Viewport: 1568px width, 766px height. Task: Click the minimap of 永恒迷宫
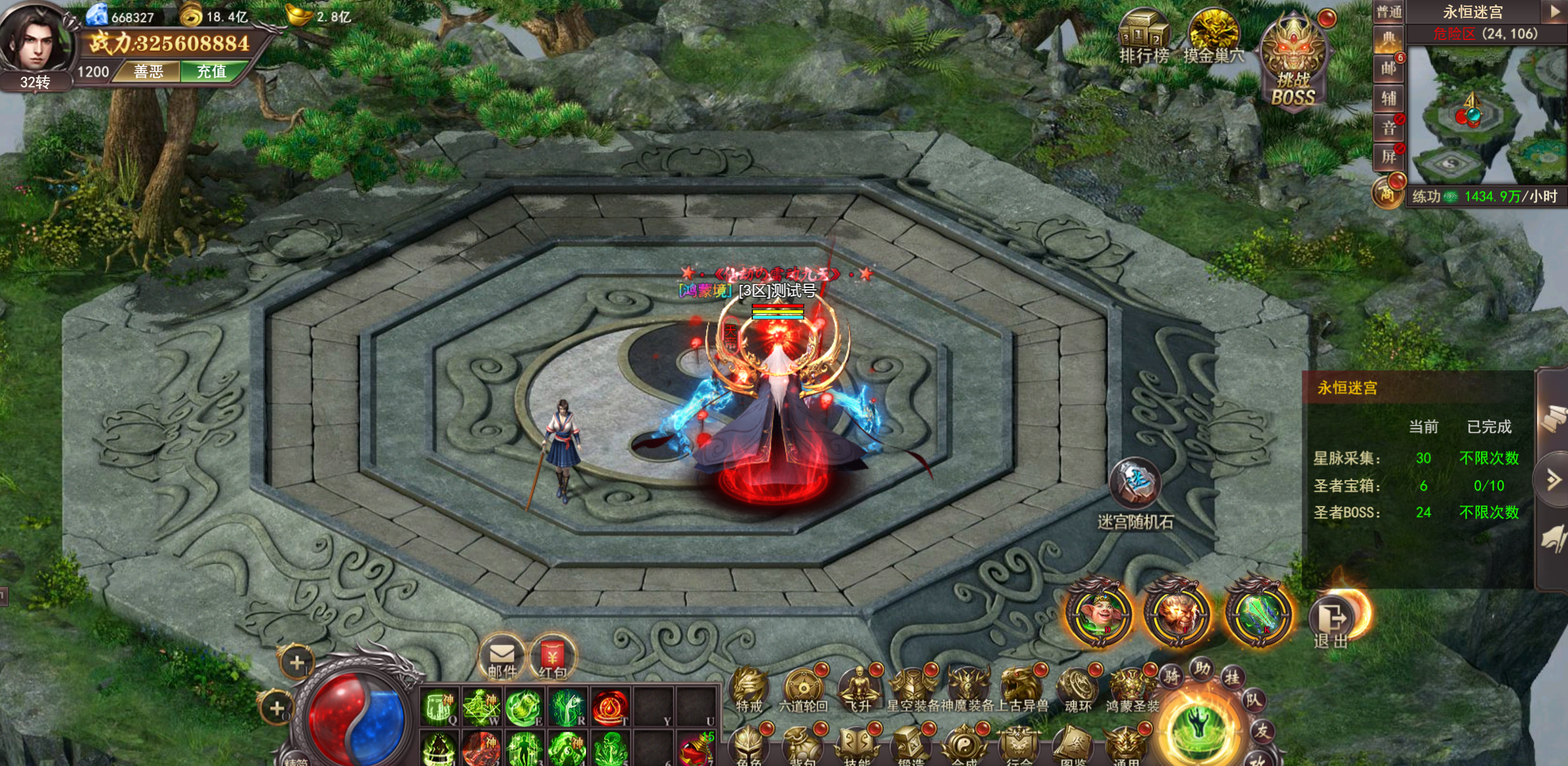pos(1484,117)
